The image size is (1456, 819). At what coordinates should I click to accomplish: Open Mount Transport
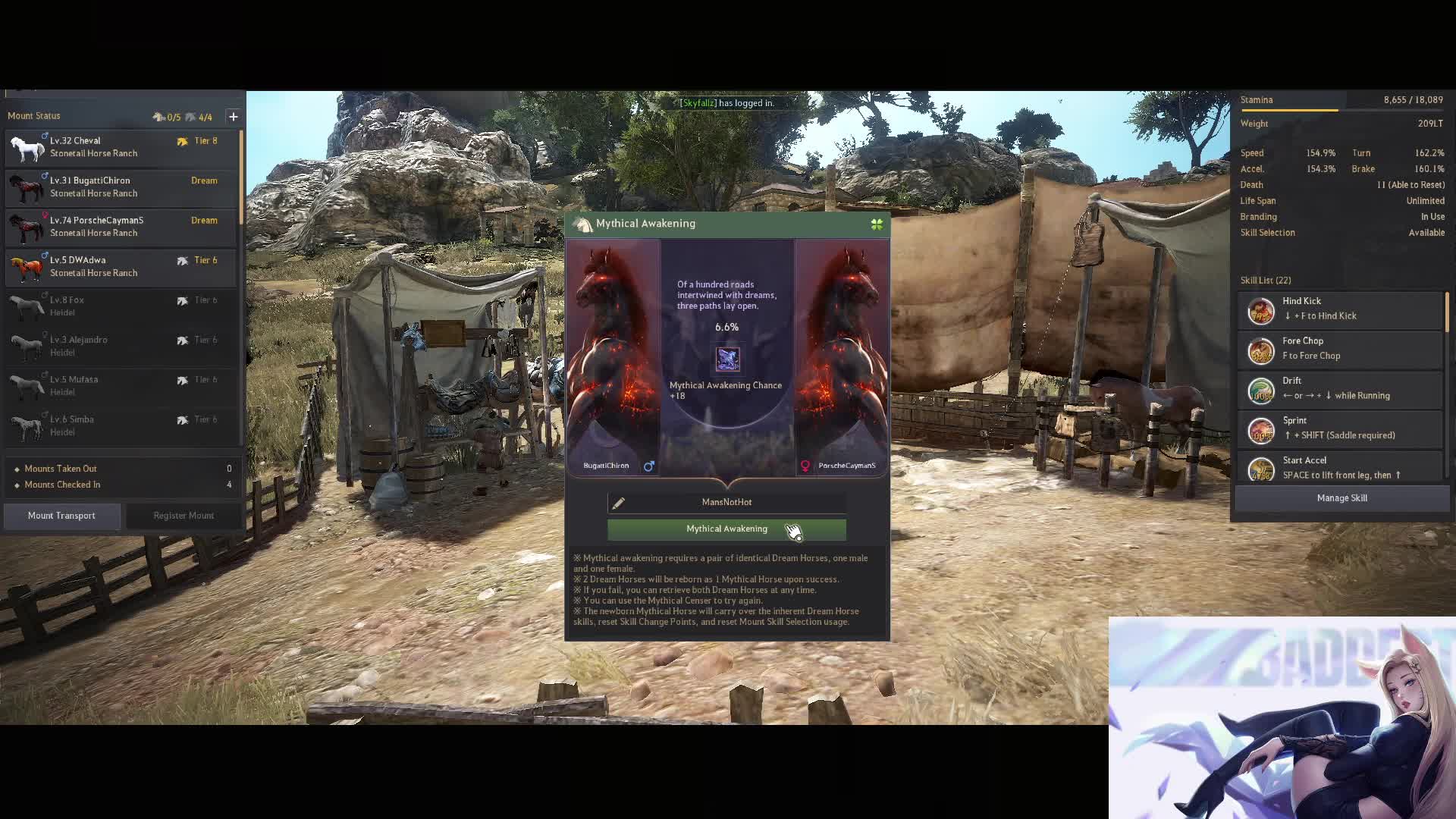coord(61,516)
